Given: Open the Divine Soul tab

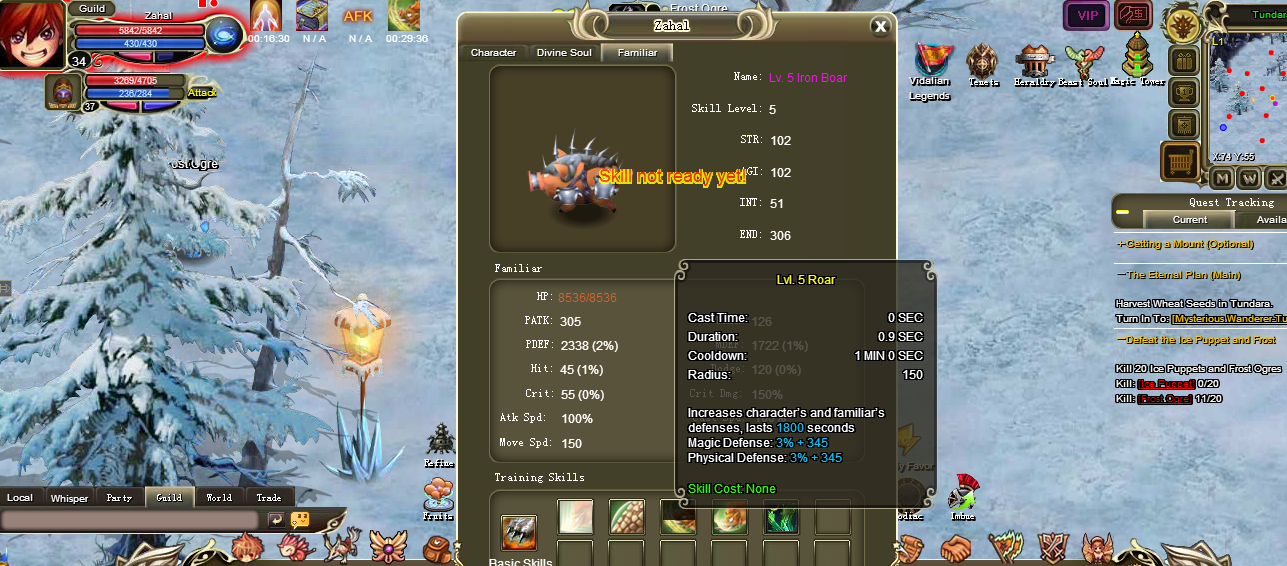Looking at the screenshot, I should click(x=564, y=53).
